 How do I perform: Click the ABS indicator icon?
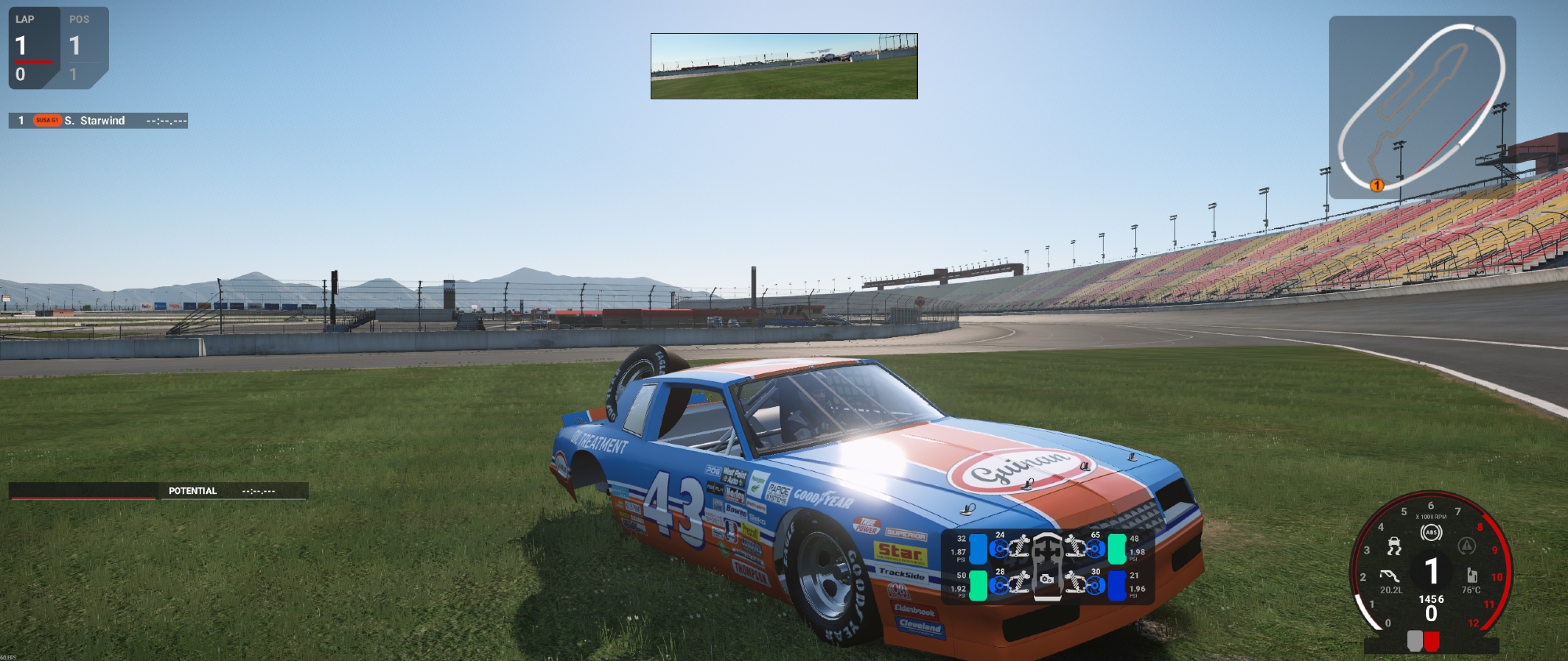[x=1431, y=533]
